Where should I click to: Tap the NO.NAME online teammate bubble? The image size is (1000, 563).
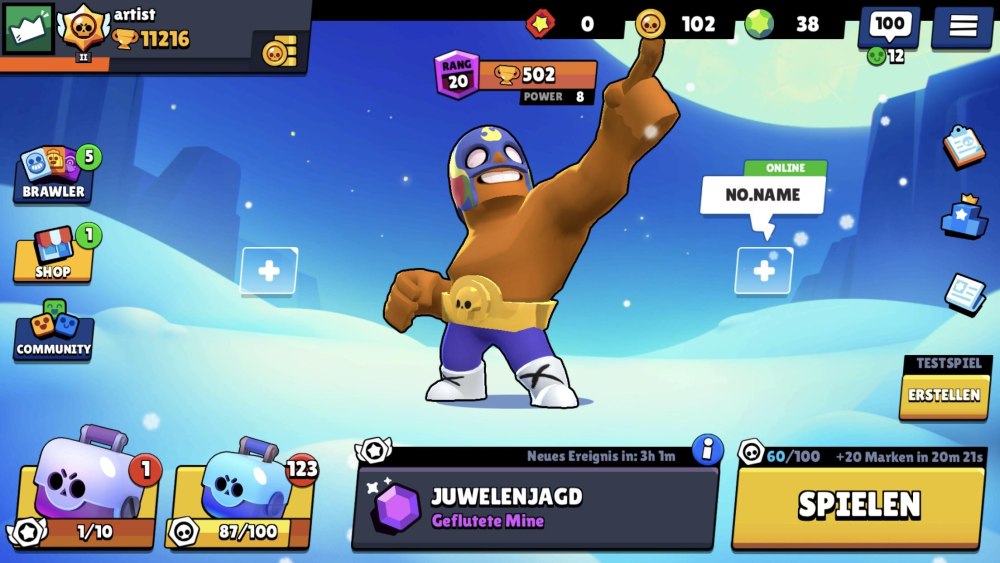pos(764,194)
